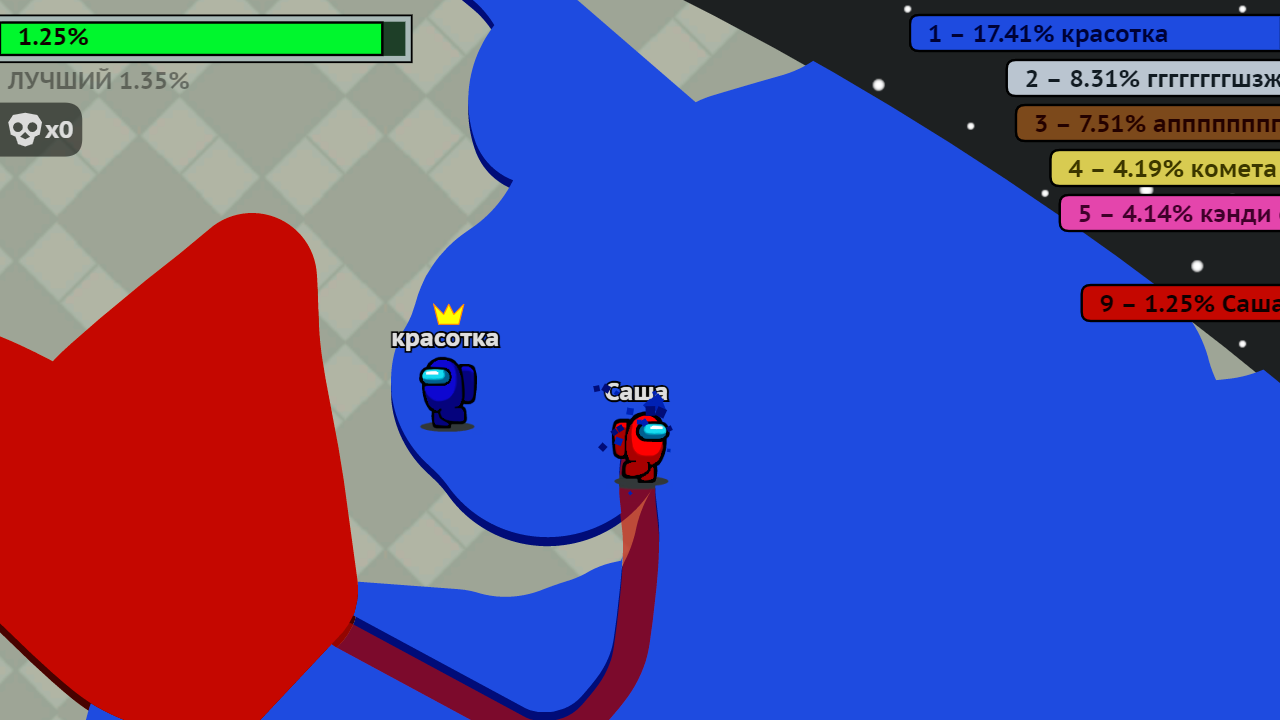Select the 4 – 4.19% комета leaderboard entry
The image size is (1280, 720).
[1165, 168]
